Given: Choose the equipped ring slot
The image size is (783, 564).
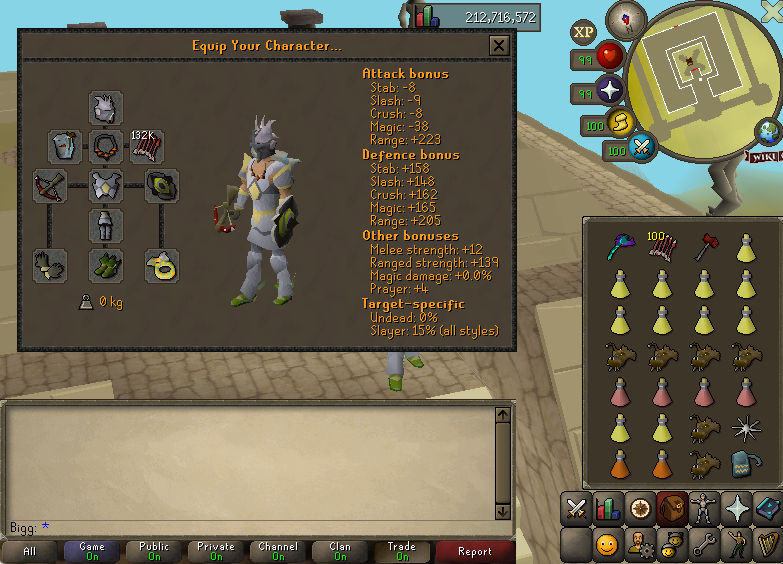Looking at the screenshot, I should (162, 265).
